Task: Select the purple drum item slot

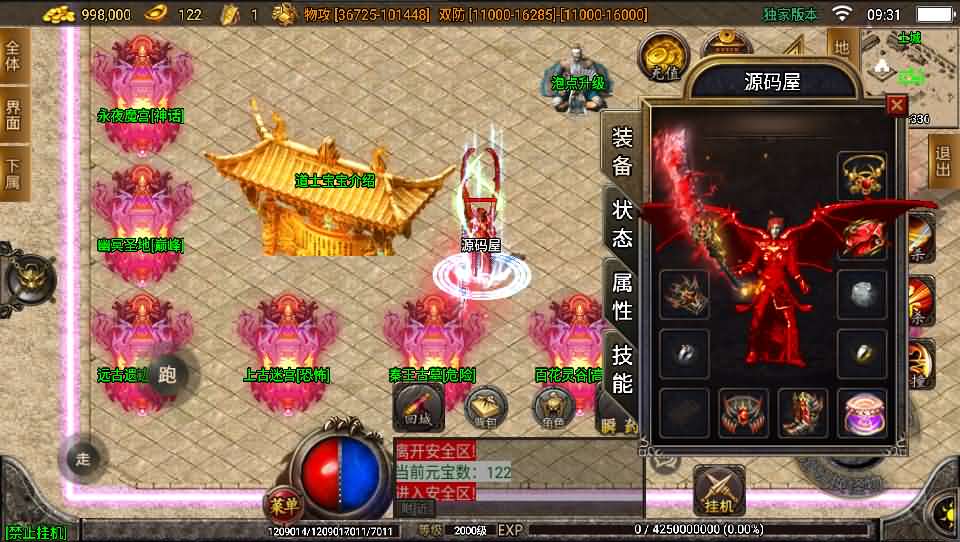Action: pyautogui.click(x=862, y=413)
